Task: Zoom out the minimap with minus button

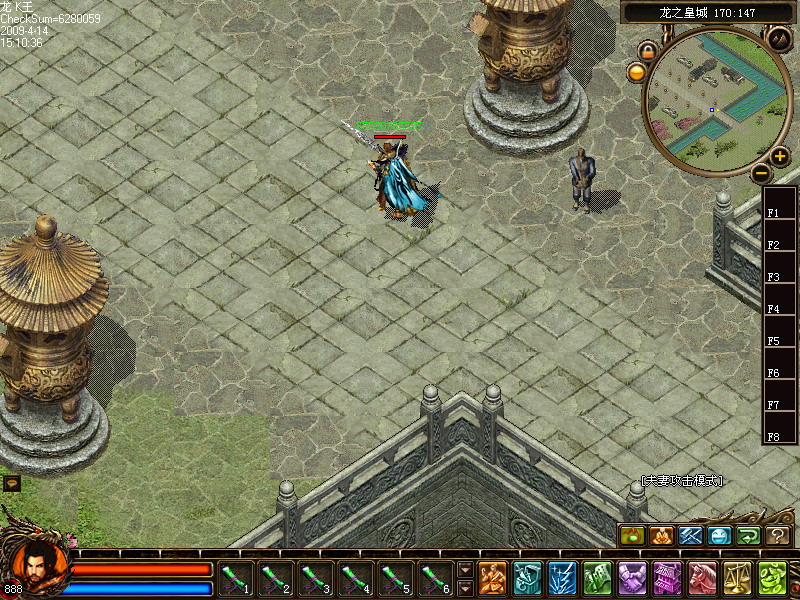Action: tap(761, 172)
